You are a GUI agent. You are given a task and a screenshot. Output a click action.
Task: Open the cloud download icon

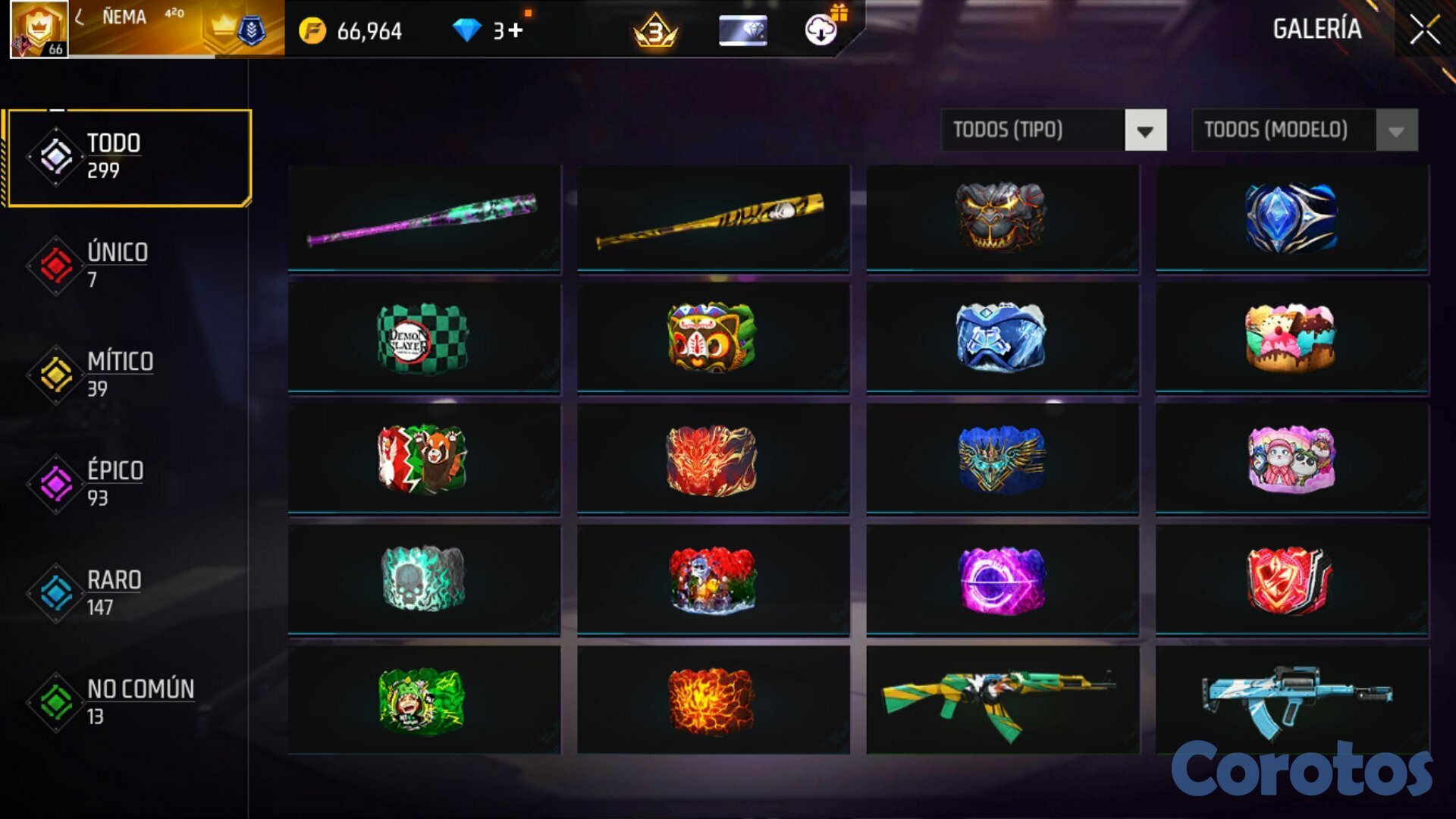pyautogui.click(x=821, y=30)
